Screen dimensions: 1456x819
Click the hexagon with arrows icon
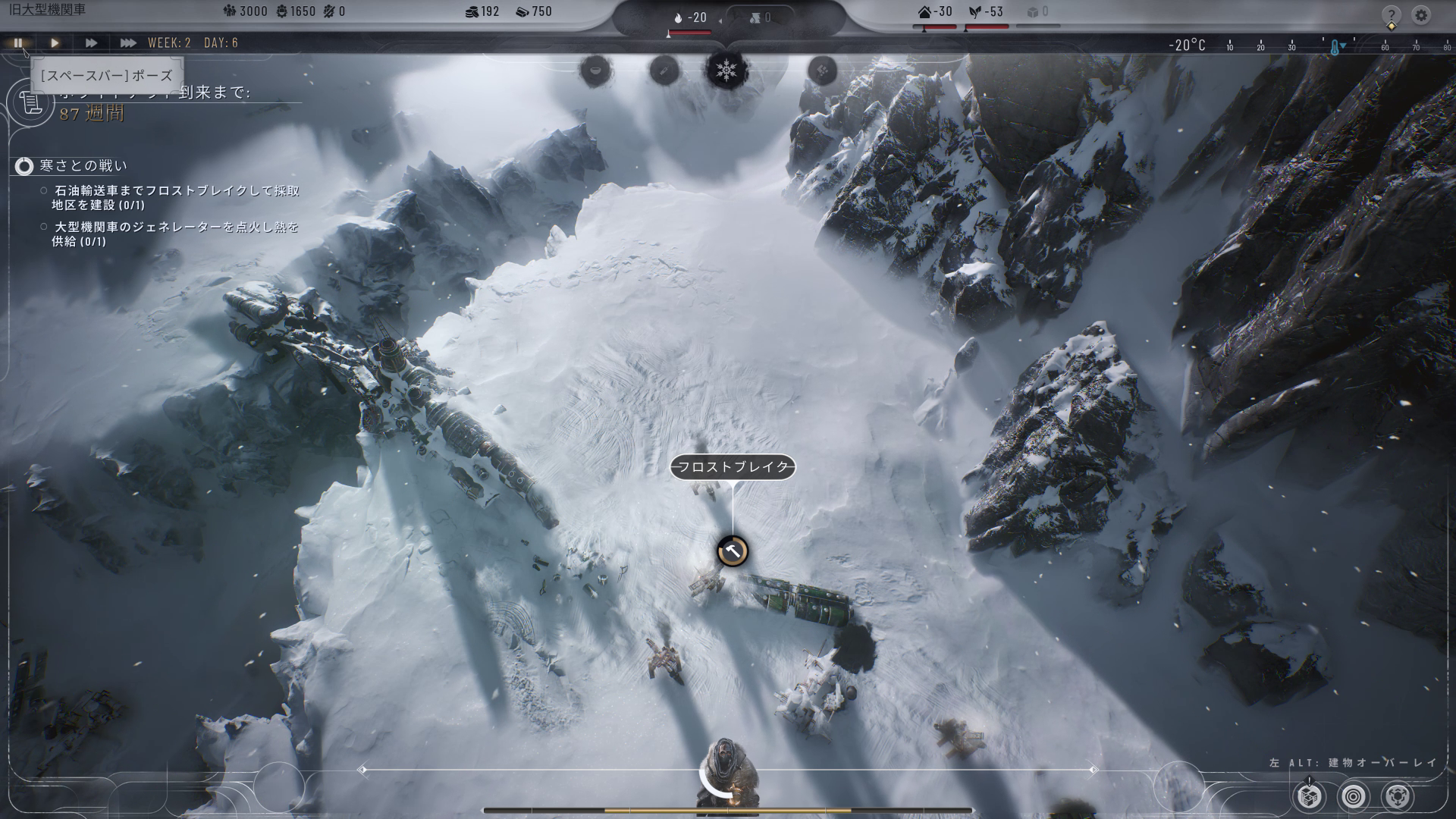click(x=1398, y=796)
